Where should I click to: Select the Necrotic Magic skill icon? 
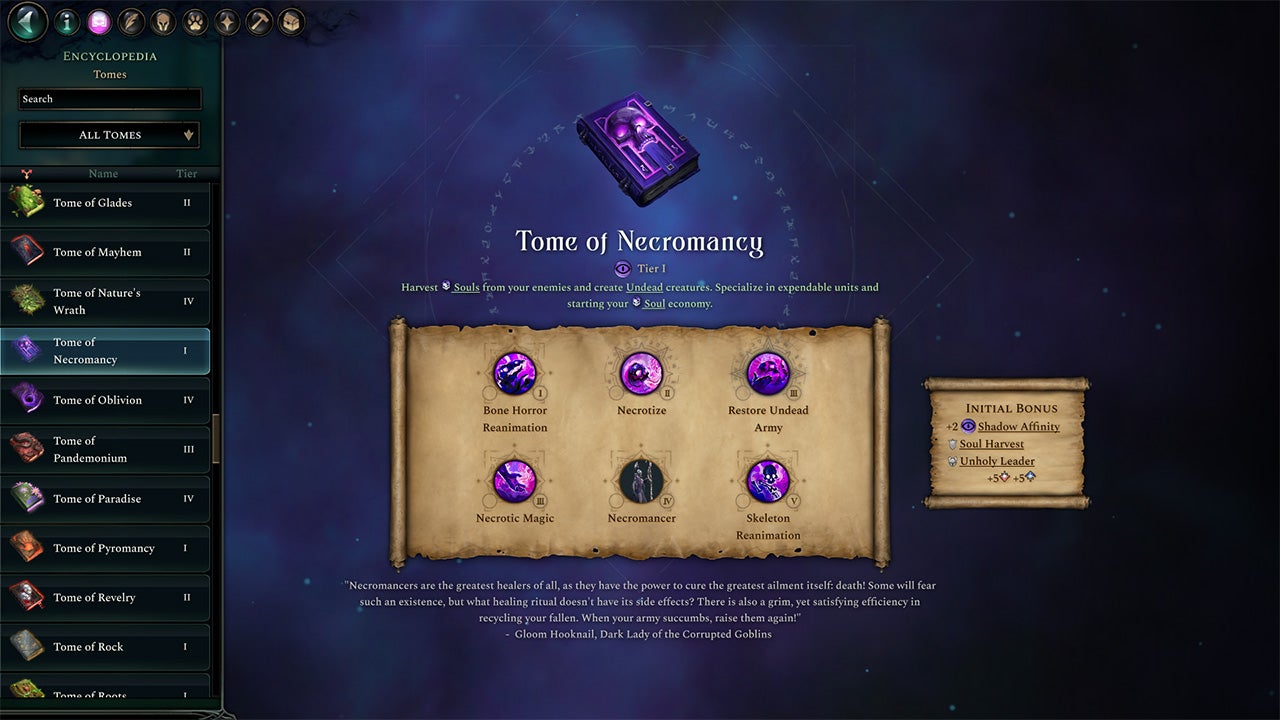515,481
